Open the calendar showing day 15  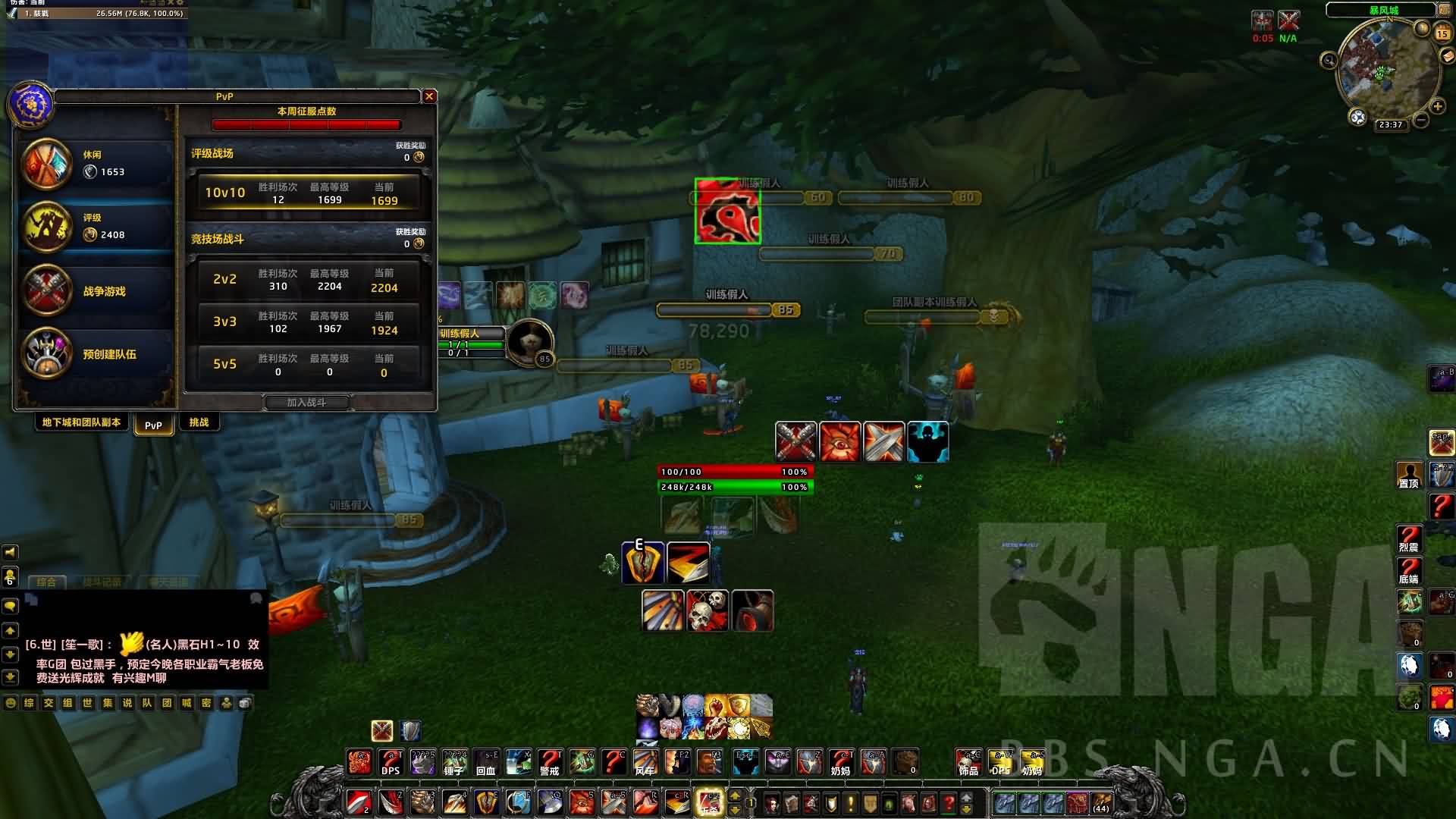tap(1442, 33)
